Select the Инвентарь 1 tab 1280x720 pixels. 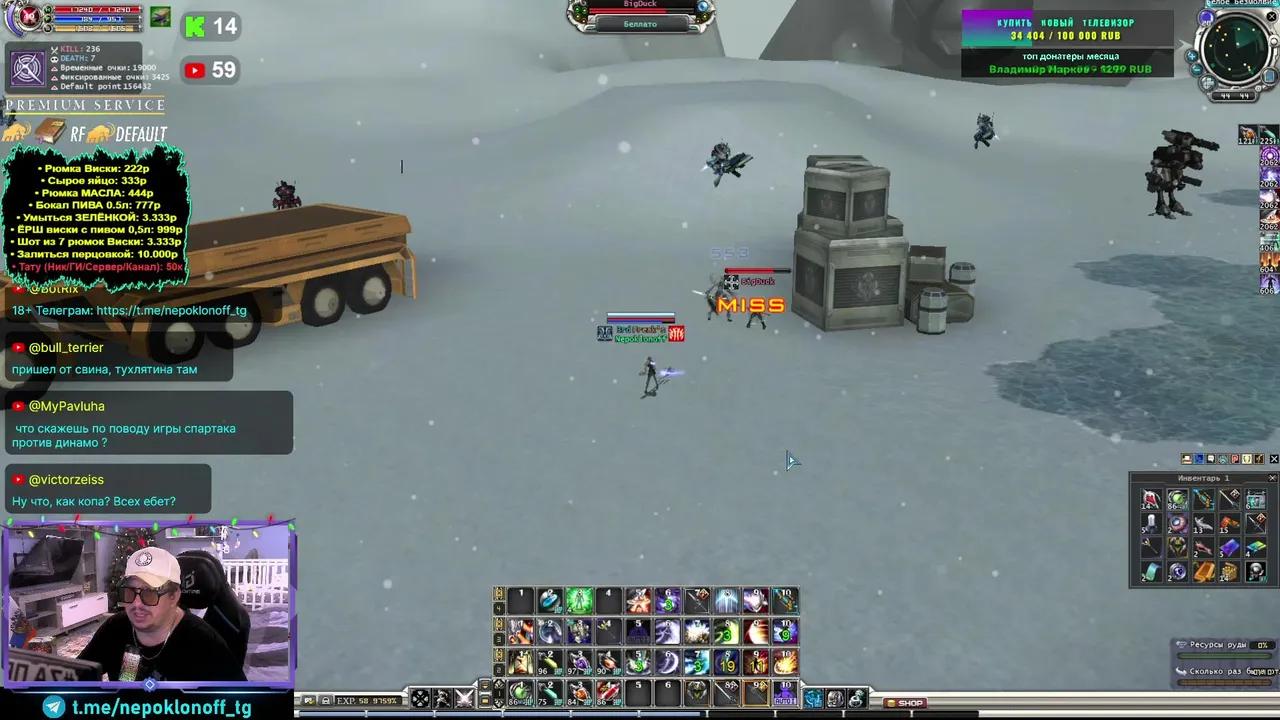tap(1206, 478)
